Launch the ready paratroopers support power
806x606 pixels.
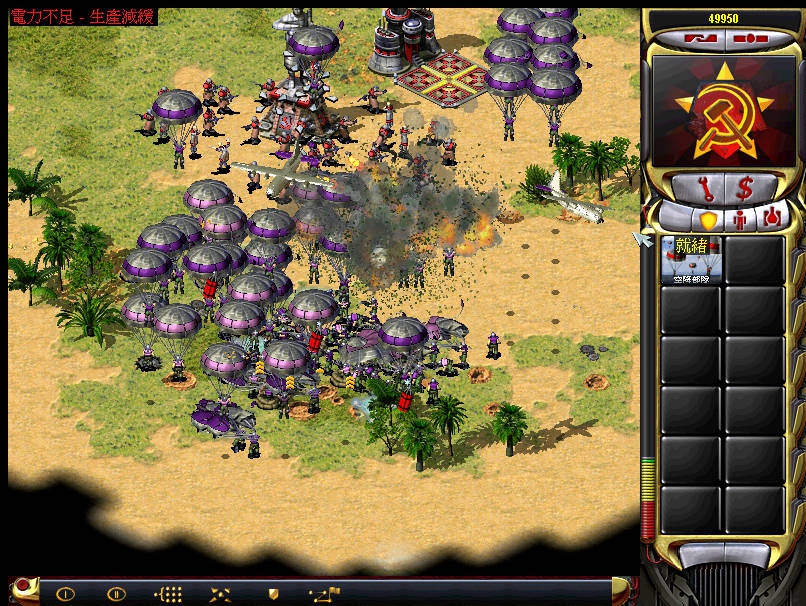pyautogui.click(x=690, y=260)
